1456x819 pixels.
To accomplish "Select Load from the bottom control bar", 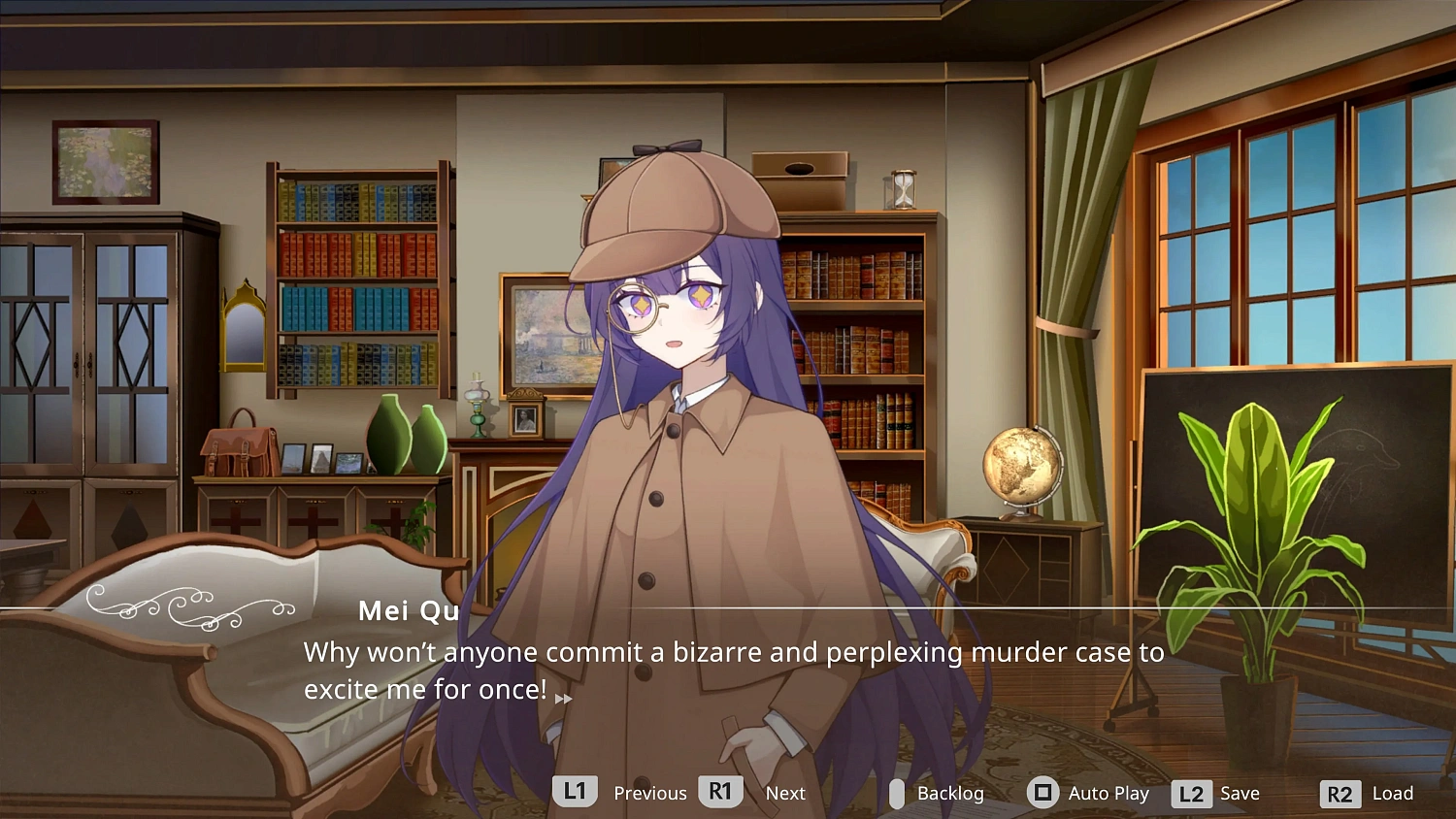I will [x=1392, y=793].
